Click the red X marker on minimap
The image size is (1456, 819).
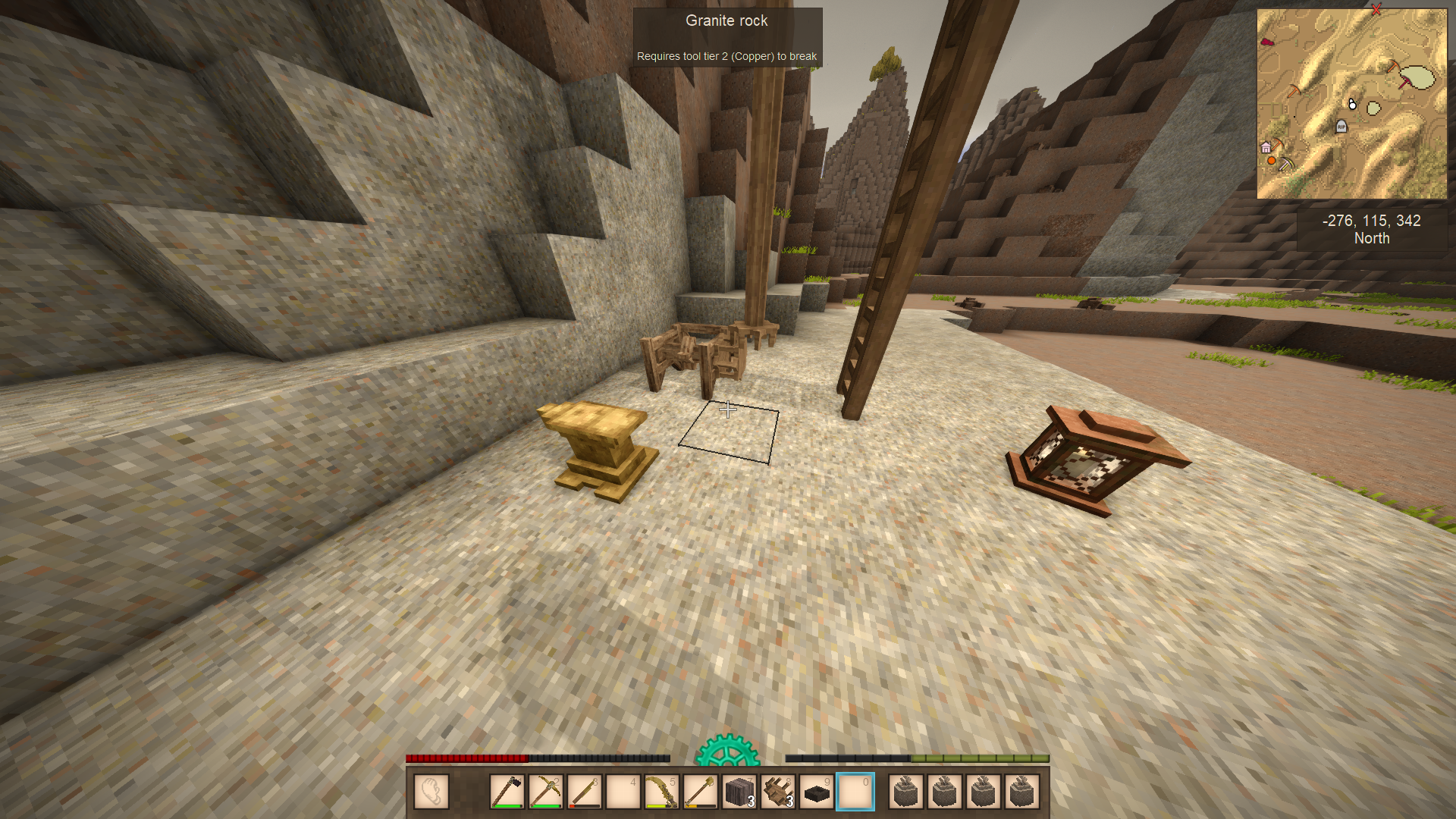coord(1376,10)
